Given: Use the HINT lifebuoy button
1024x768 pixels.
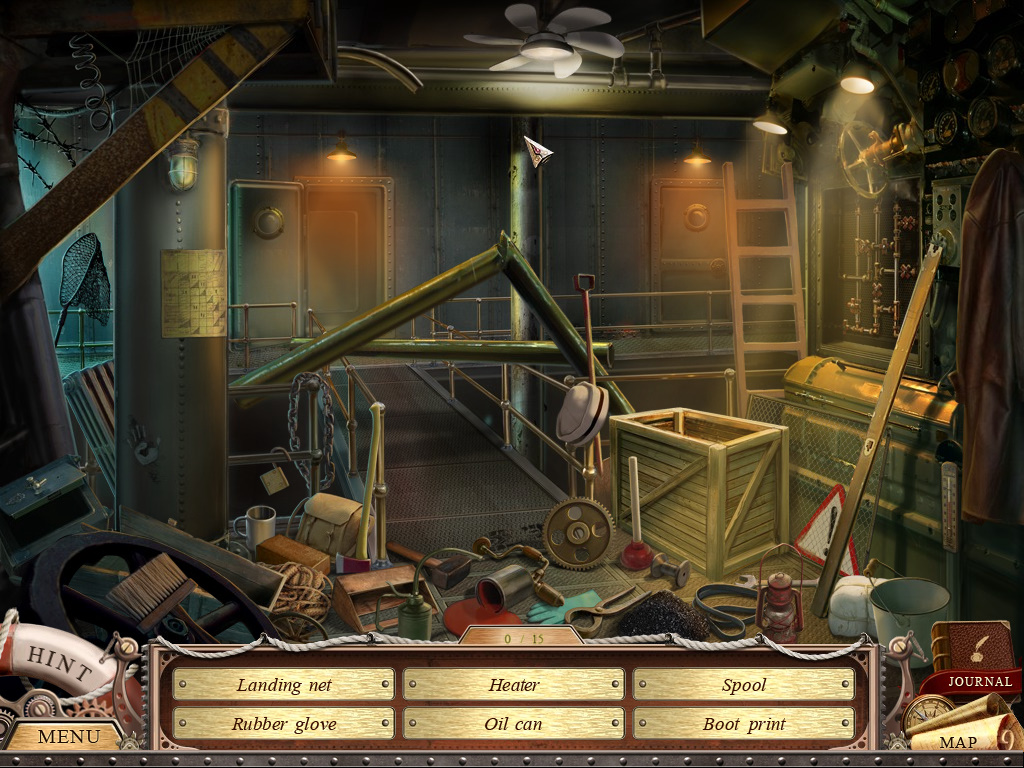Looking at the screenshot, I should tap(52, 660).
